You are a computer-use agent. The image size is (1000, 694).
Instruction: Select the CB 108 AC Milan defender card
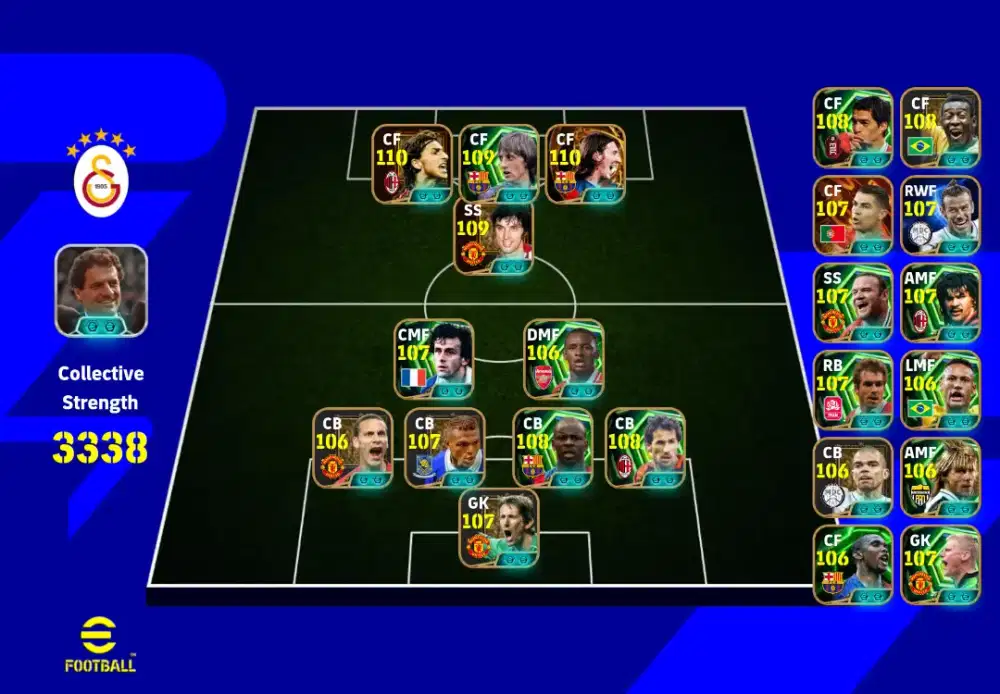click(x=645, y=448)
